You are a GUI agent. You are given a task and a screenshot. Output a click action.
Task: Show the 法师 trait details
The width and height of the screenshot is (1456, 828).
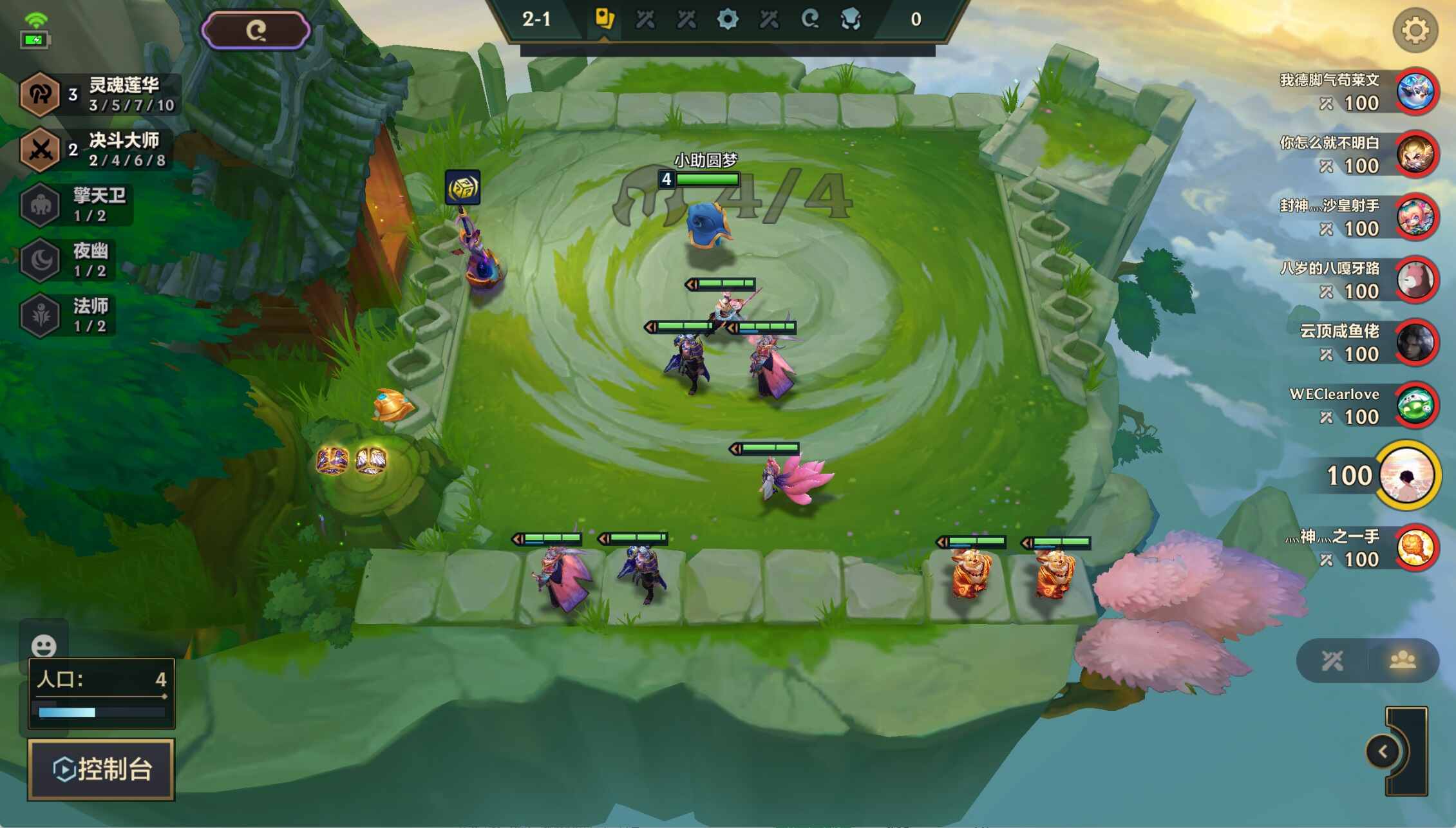(71, 315)
